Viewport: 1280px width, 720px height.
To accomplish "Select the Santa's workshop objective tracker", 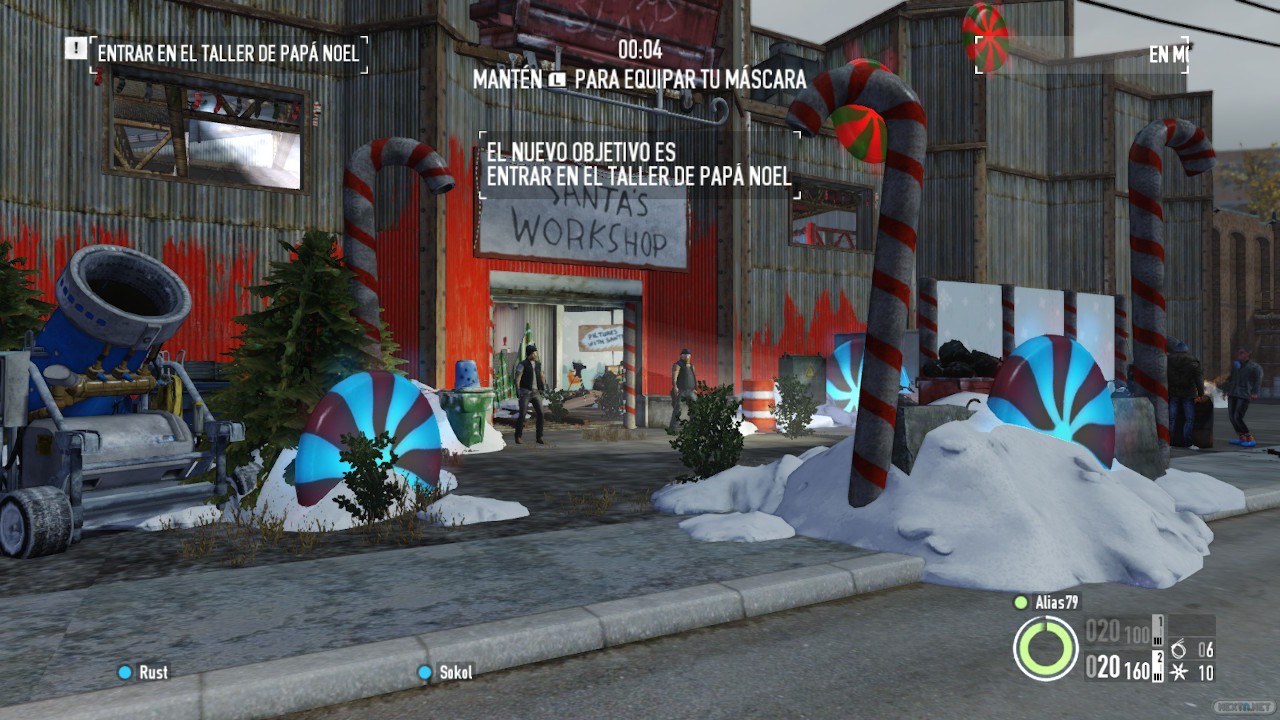I will tap(229, 54).
